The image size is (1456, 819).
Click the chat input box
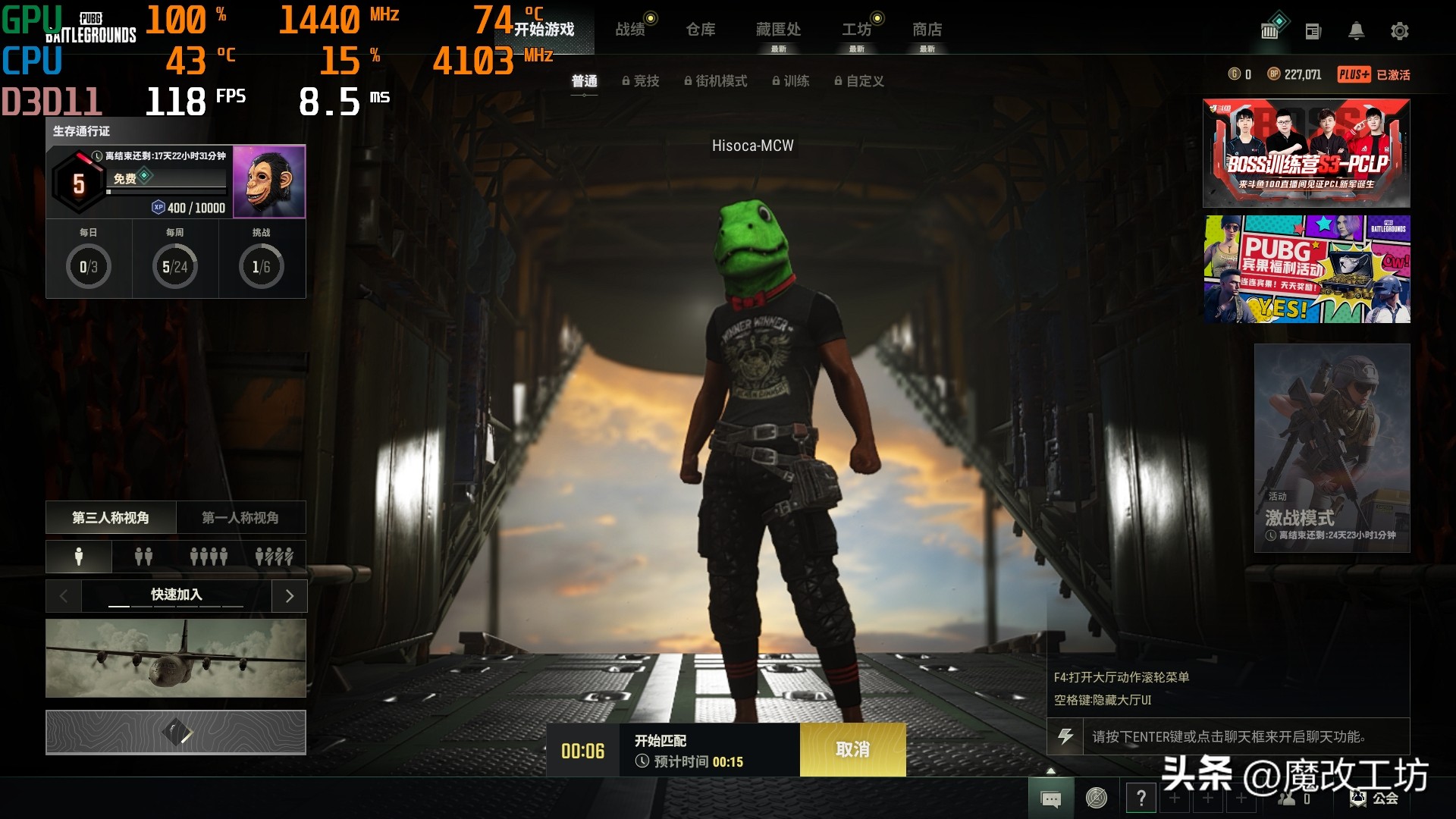tap(1244, 736)
